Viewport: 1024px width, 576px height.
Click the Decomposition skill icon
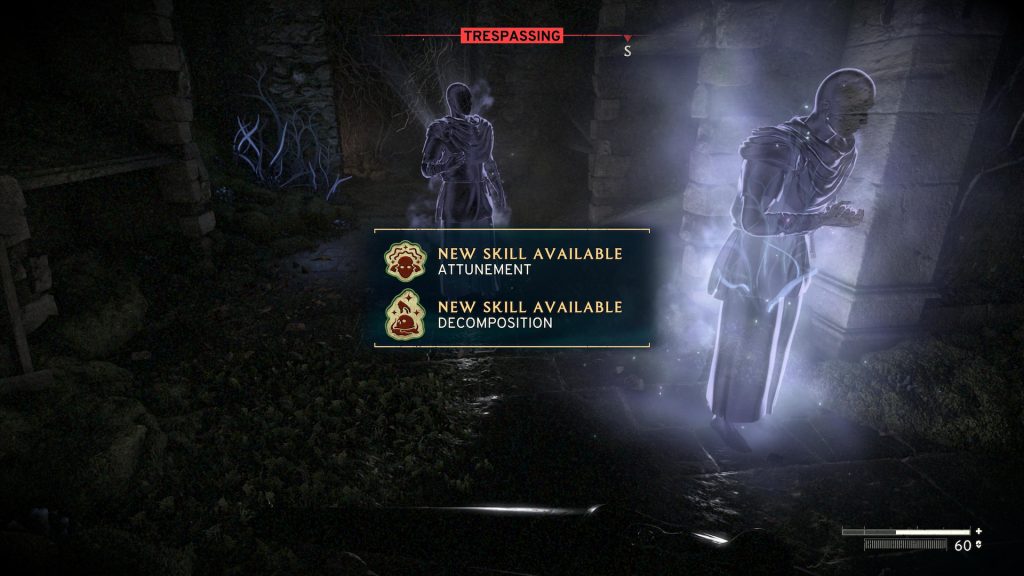coord(403,315)
